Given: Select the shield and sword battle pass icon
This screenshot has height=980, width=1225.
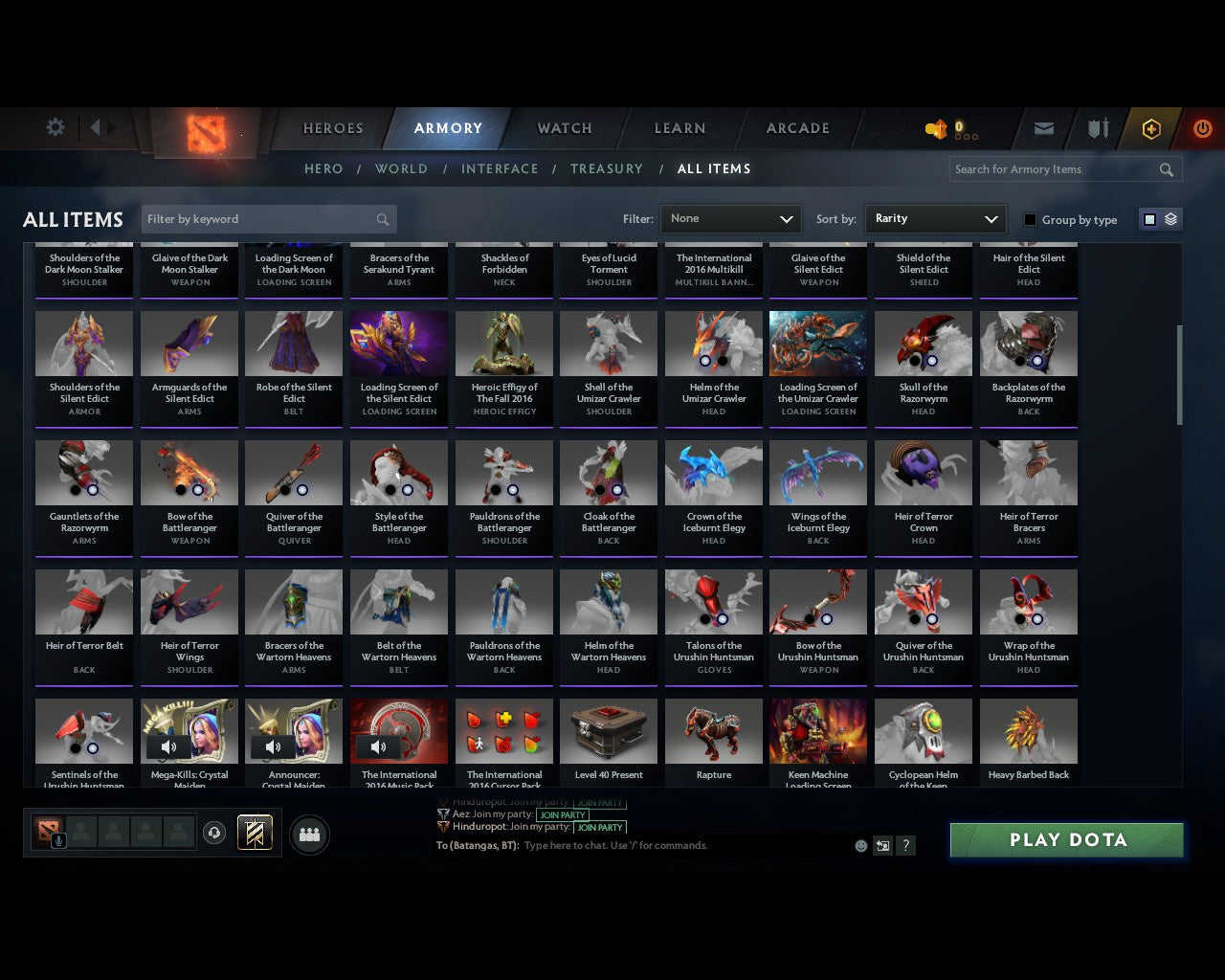Looking at the screenshot, I should coord(1097,127).
